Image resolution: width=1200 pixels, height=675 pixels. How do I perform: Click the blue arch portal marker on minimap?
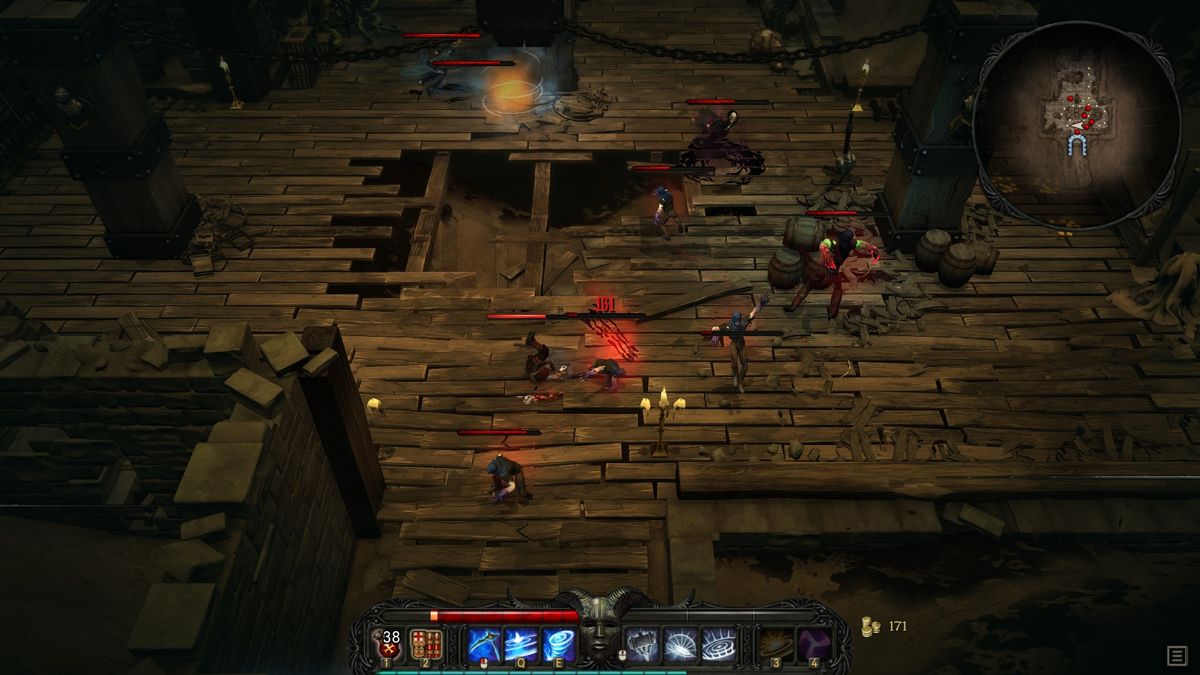1076,146
